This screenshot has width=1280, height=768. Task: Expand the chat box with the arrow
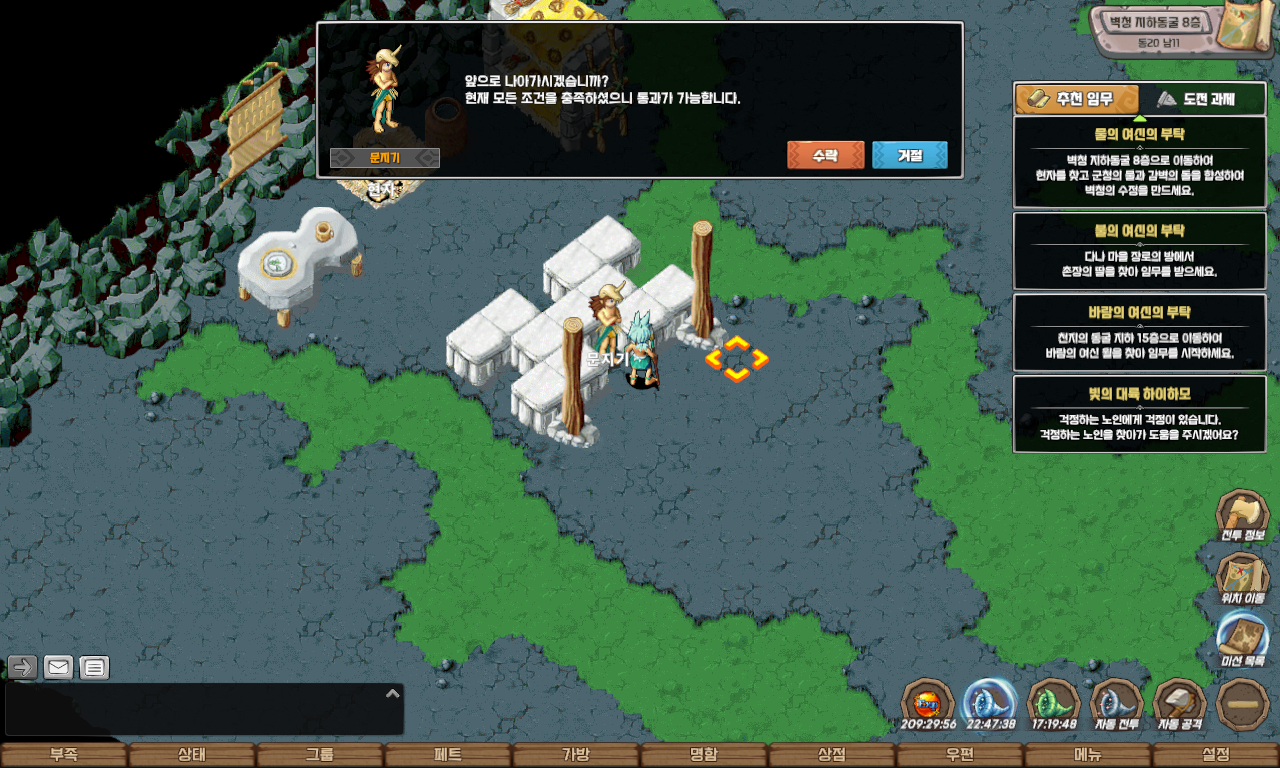pyautogui.click(x=393, y=693)
